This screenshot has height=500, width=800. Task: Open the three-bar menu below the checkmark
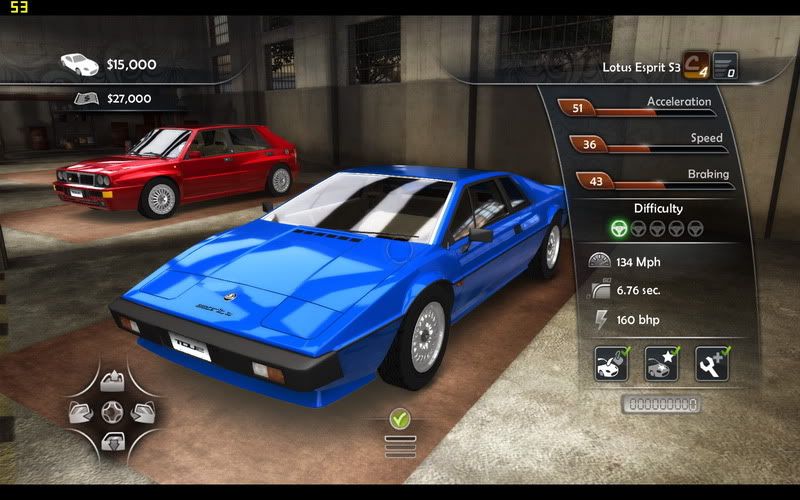401,445
